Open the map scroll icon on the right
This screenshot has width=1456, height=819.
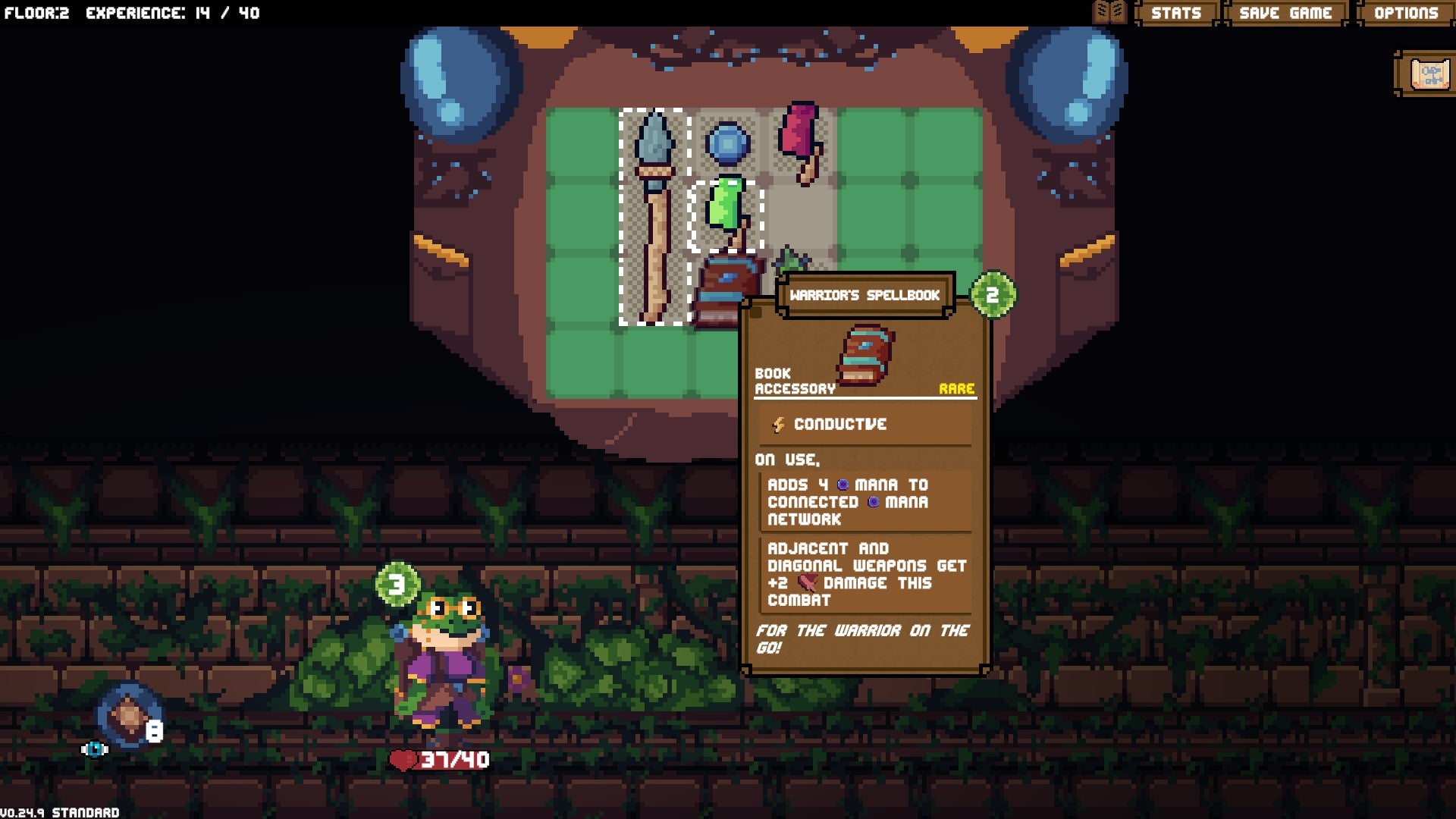pos(1429,74)
